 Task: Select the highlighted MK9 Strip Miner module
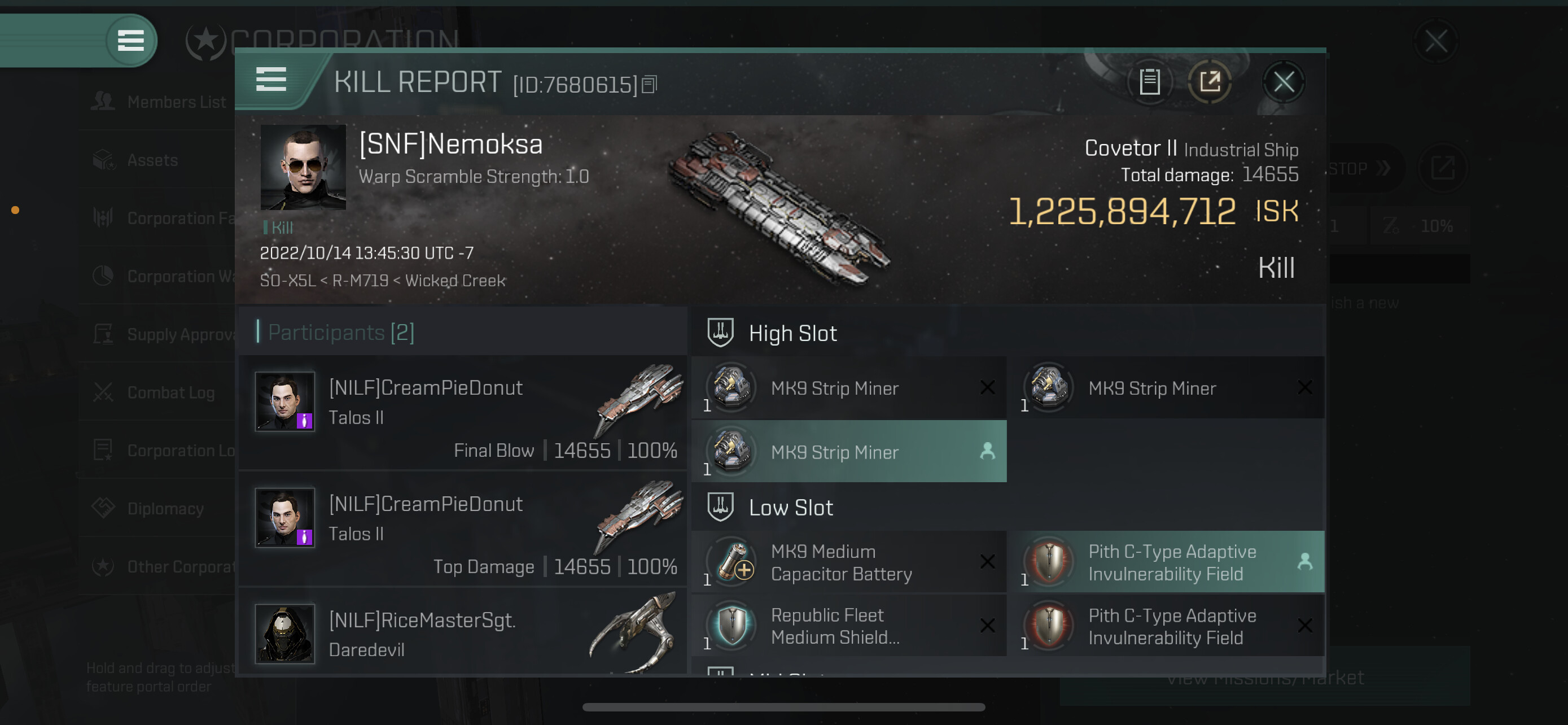tap(848, 452)
